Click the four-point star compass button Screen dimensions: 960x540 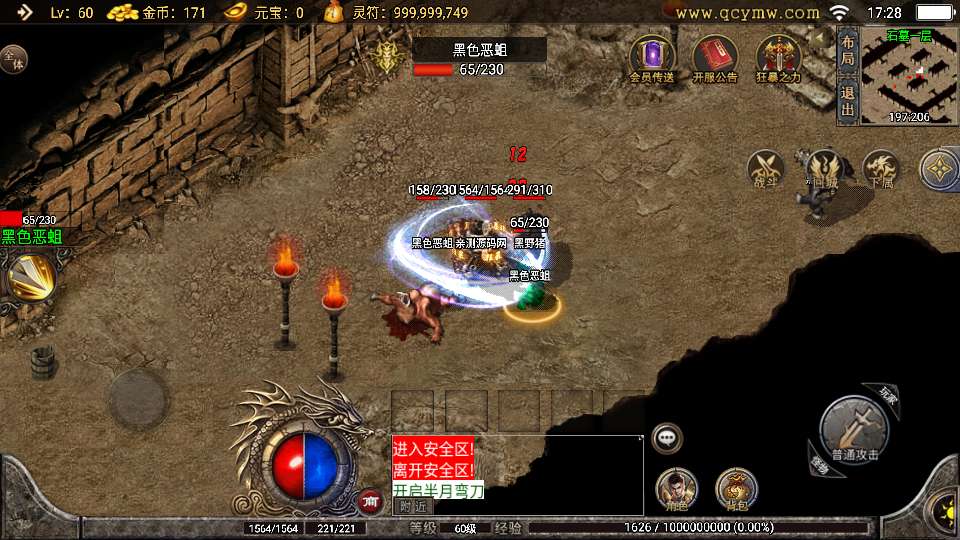[940, 169]
